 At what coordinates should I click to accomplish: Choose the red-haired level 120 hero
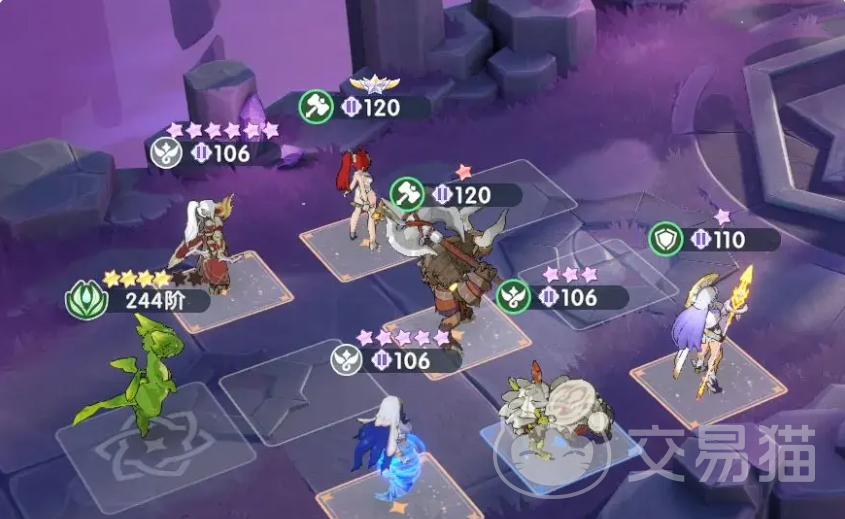[x=359, y=196]
